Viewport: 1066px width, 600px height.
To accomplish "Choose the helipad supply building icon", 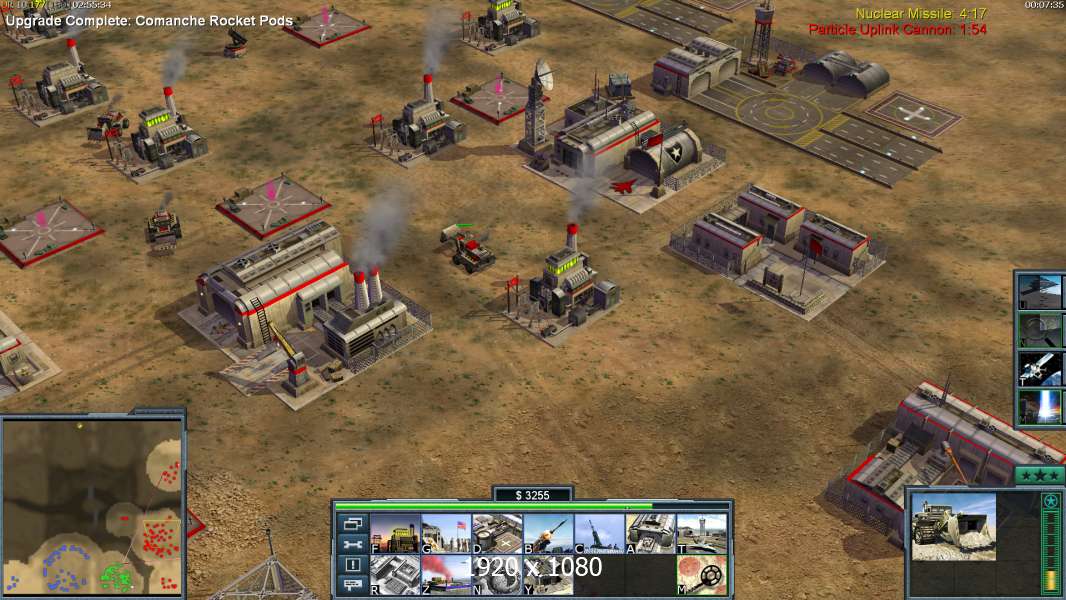I will tap(497, 534).
